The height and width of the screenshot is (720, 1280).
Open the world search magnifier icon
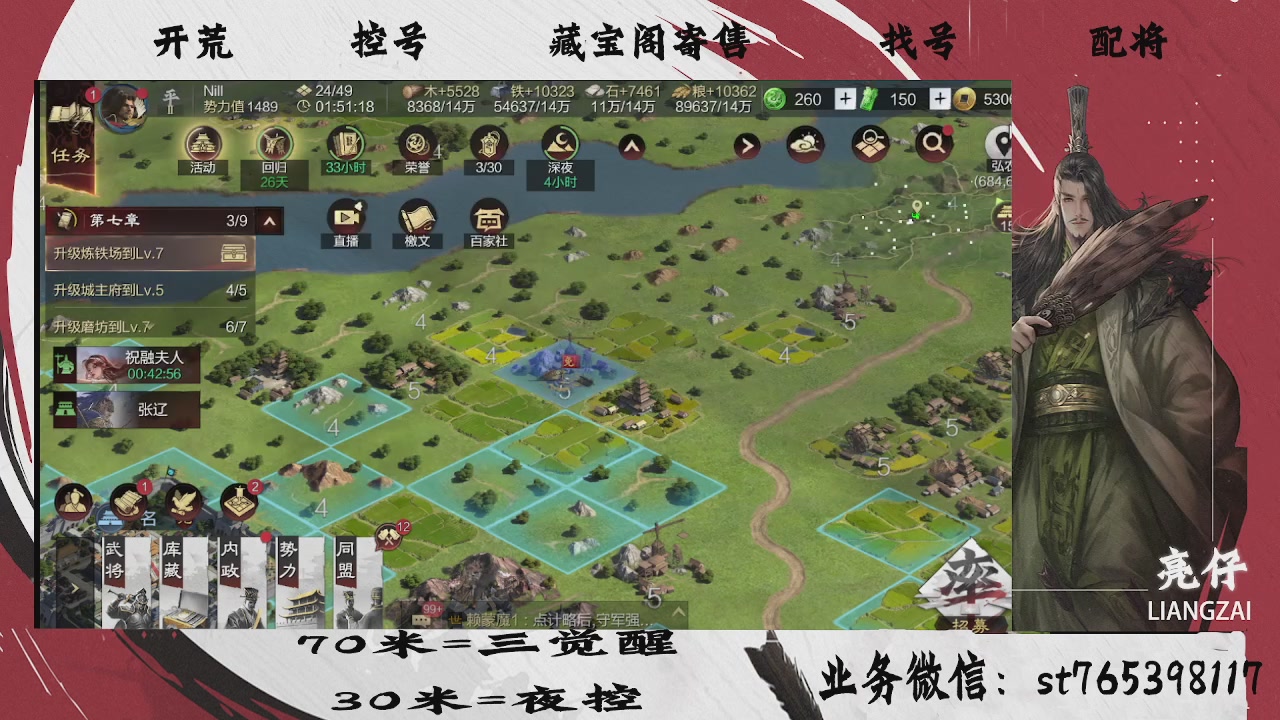[x=933, y=143]
